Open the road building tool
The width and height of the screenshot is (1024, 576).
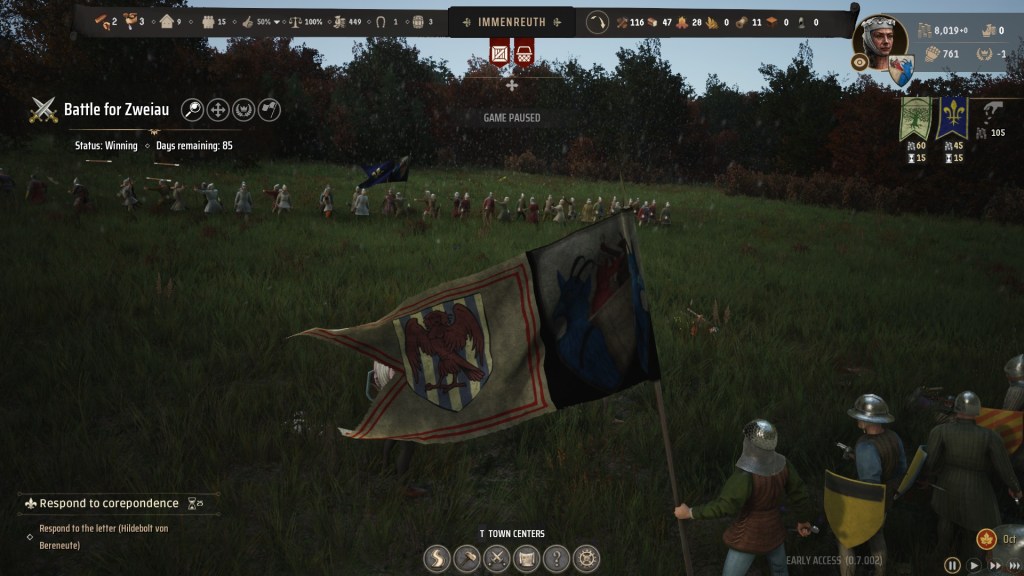pyautogui.click(x=437, y=558)
